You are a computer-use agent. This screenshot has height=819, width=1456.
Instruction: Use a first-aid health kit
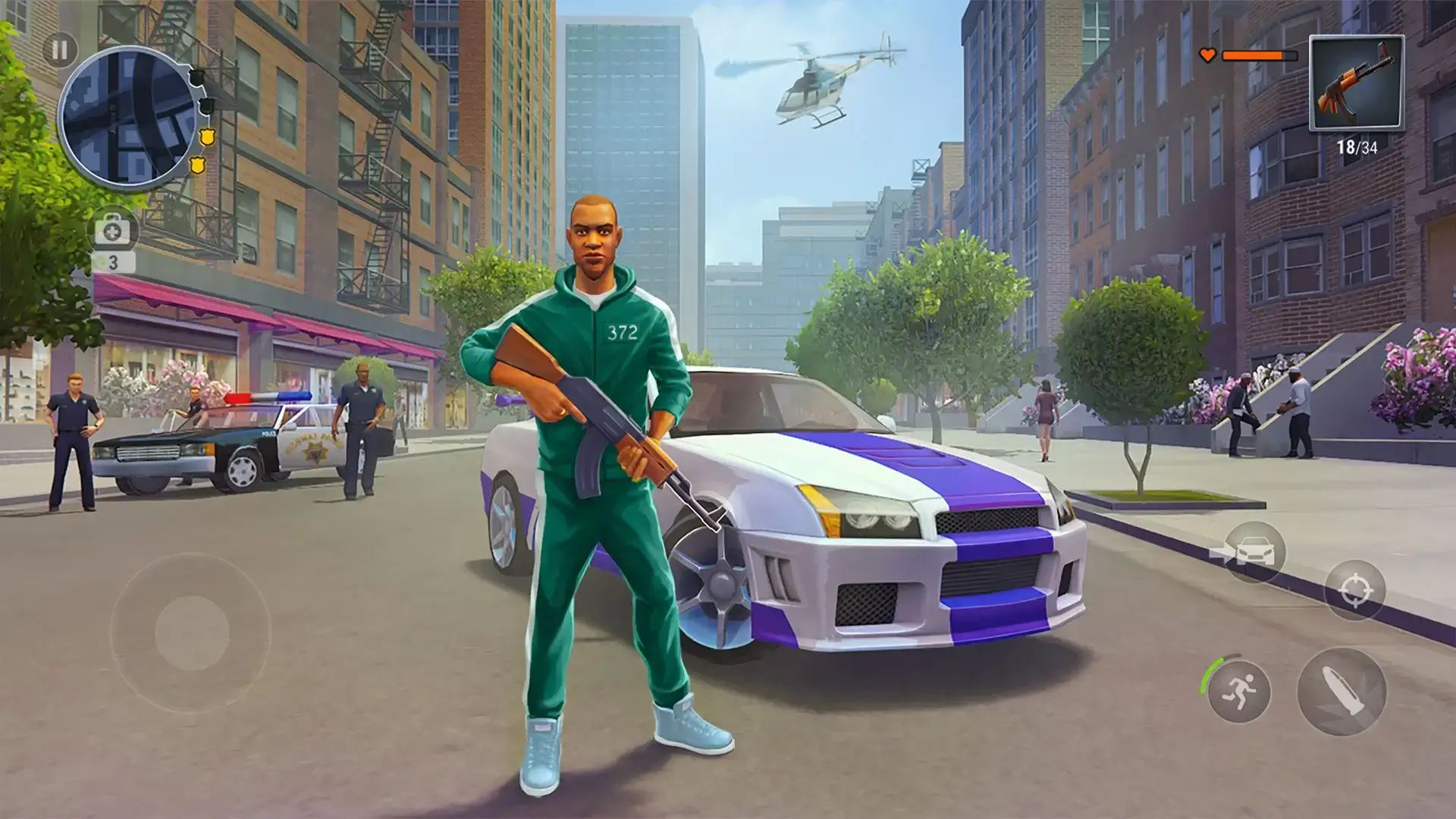pyautogui.click(x=111, y=228)
